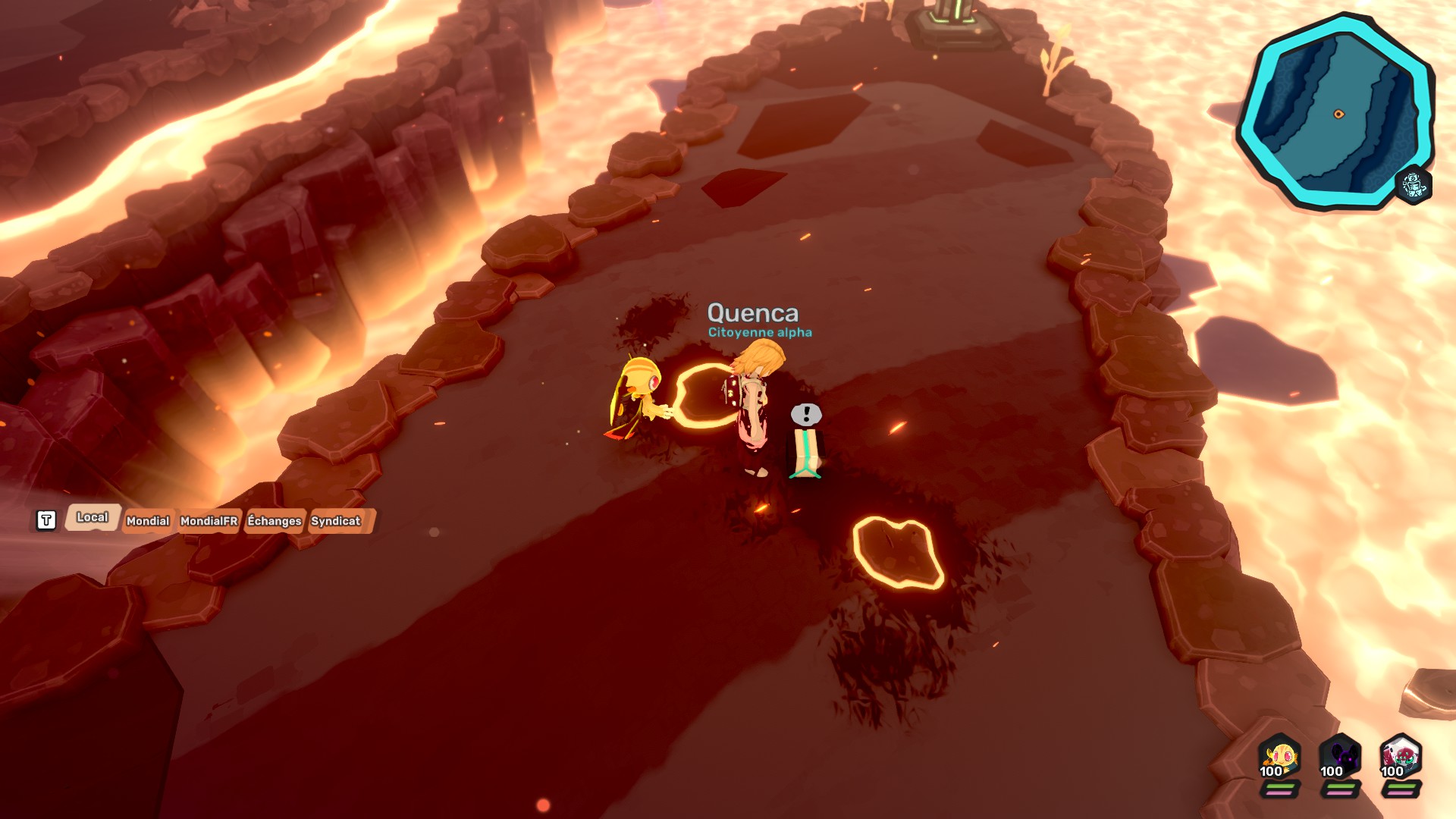The width and height of the screenshot is (1456, 819).
Task: Click the robot badge beside the minimap
Action: click(1413, 184)
